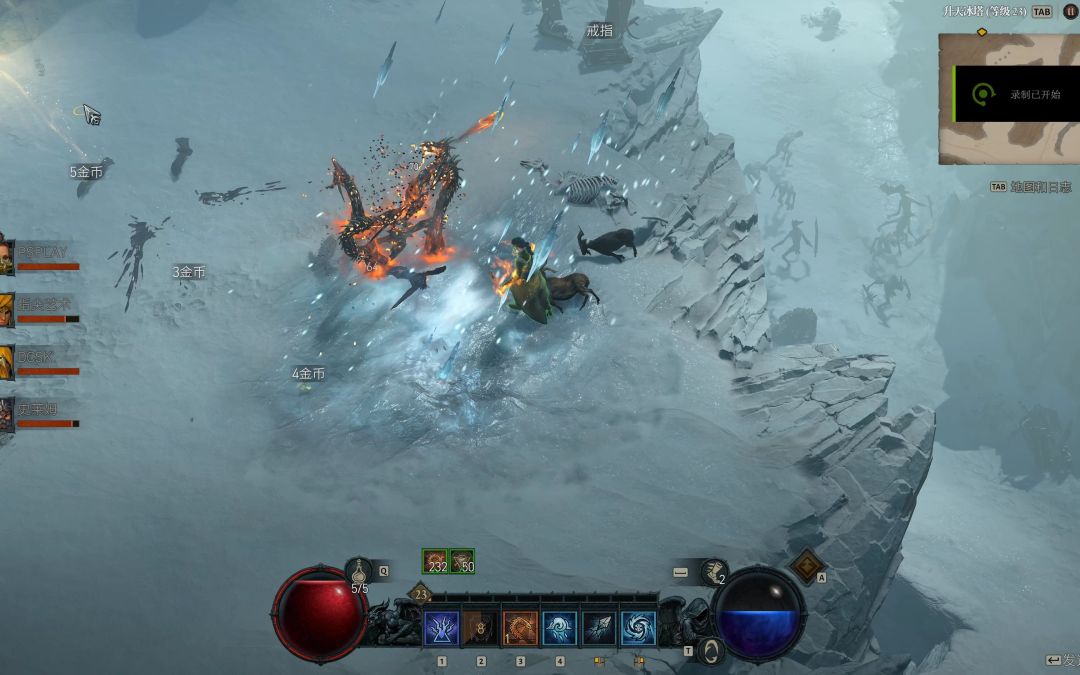Viewport: 1080px width, 675px height.
Task: Activate the frost vortex skill
Action: click(x=638, y=628)
